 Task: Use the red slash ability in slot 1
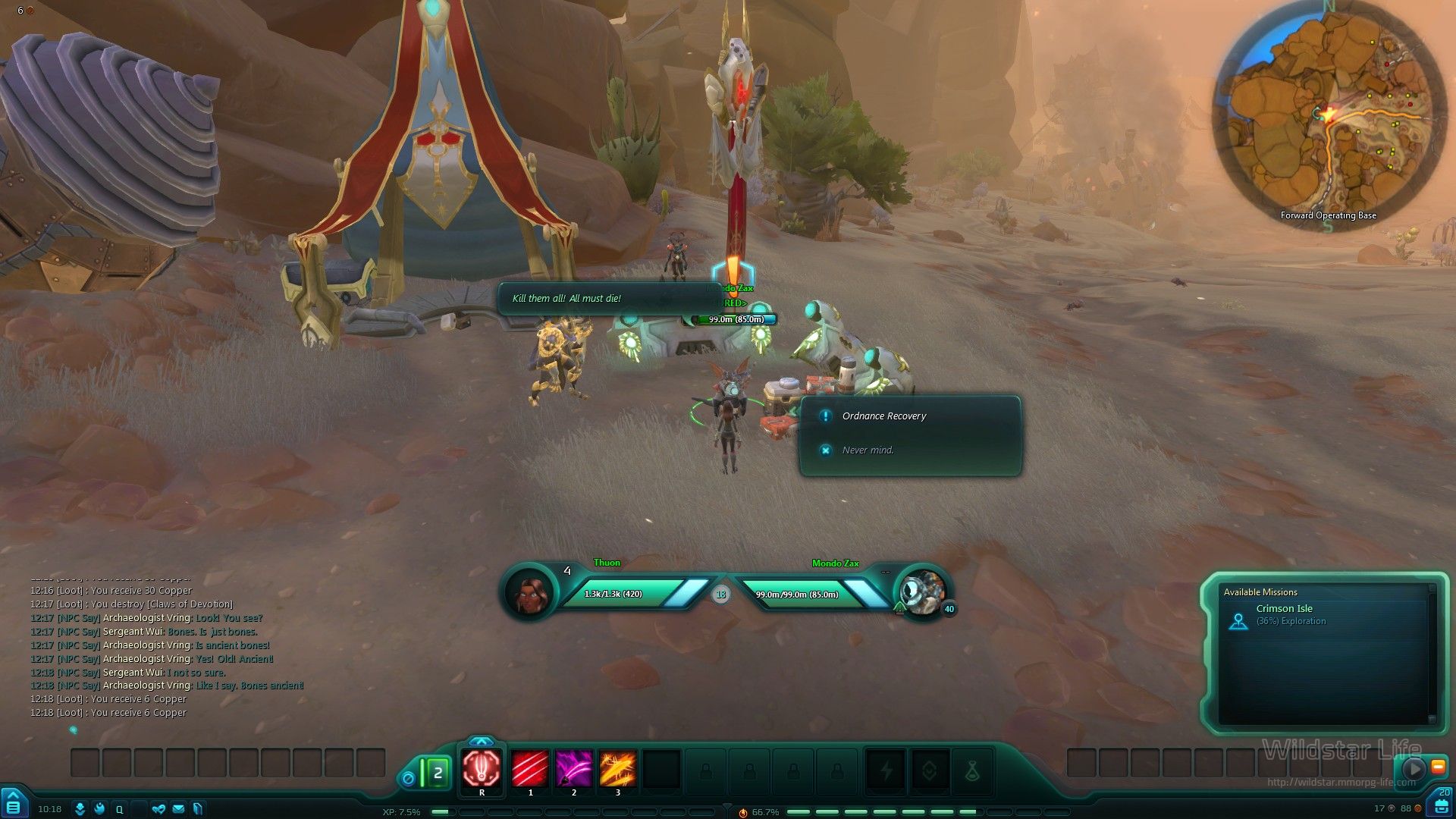(530, 769)
